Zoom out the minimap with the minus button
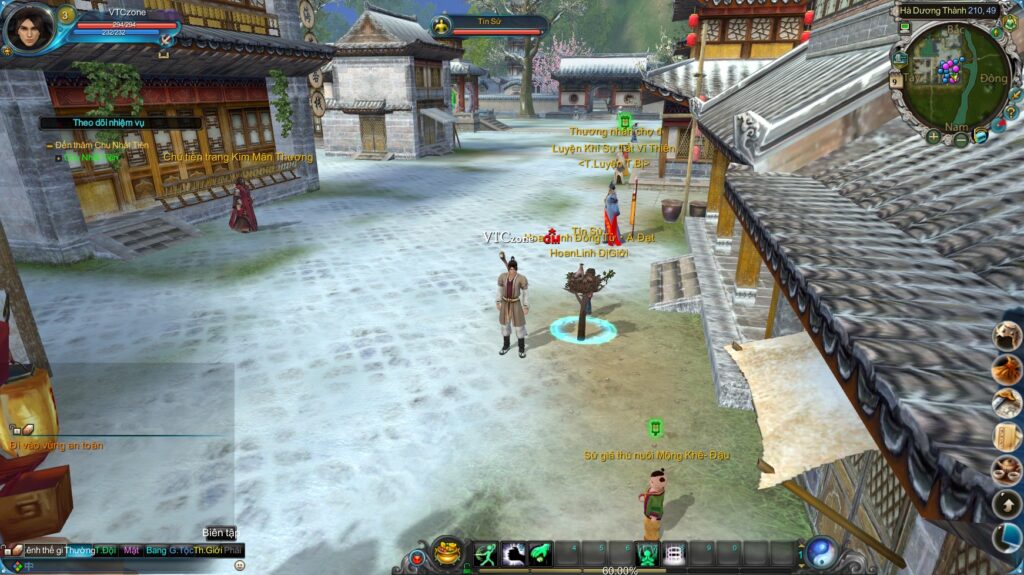This screenshot has height=575, width=1024. pos(960,140)
